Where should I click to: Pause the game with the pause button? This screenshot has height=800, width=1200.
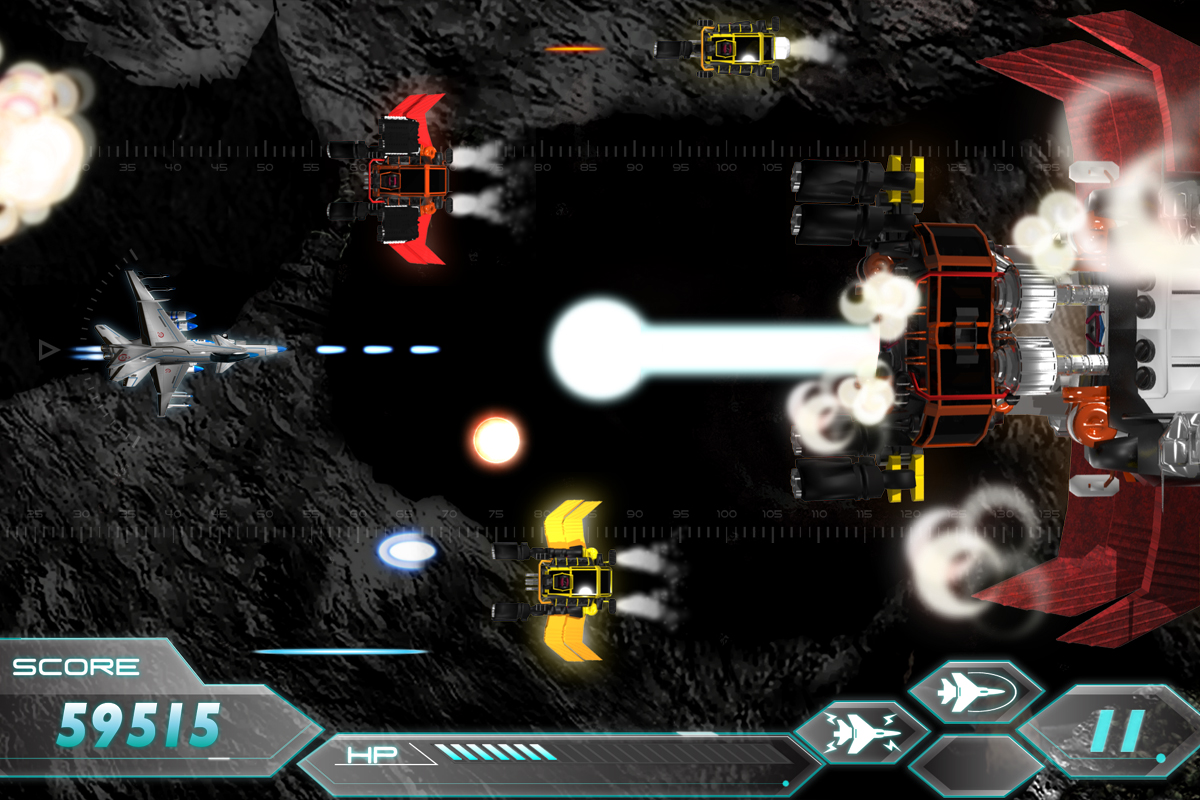(x=1118, y=732)
